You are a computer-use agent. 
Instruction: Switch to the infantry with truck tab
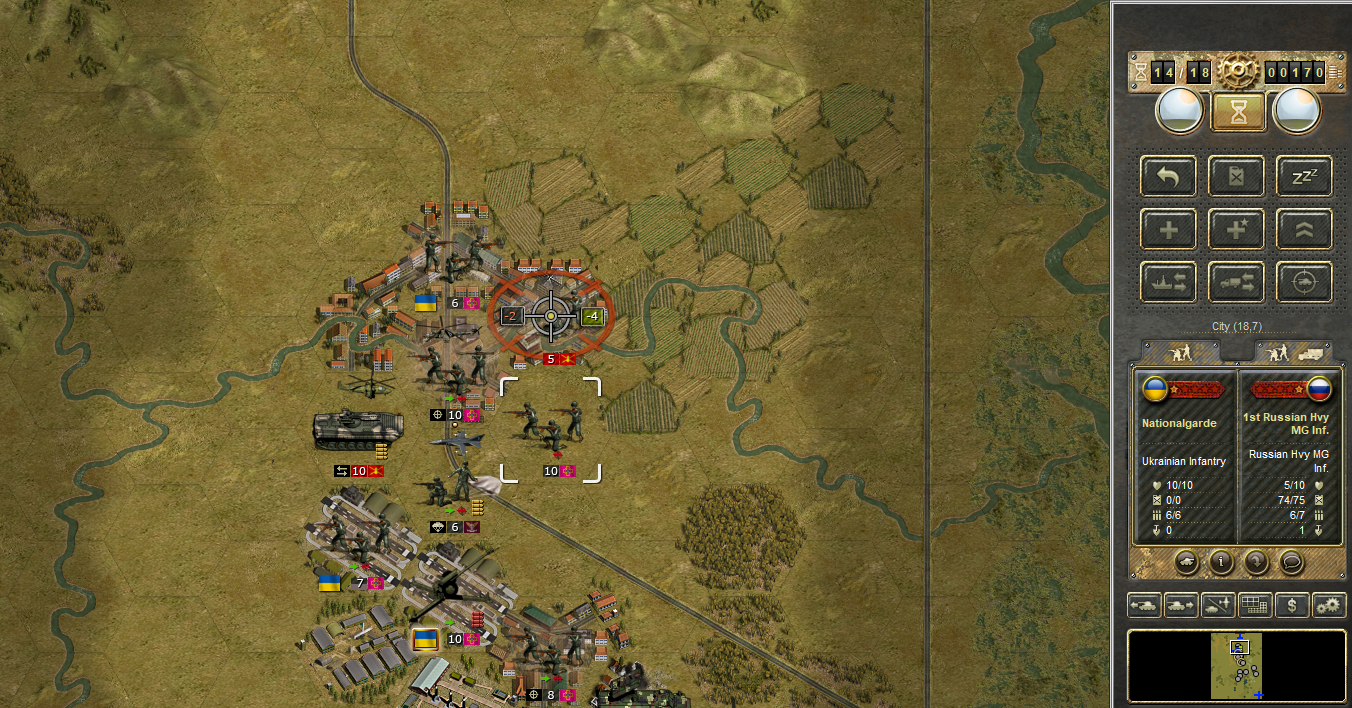pyautogui.click(x=1294, y=352)
